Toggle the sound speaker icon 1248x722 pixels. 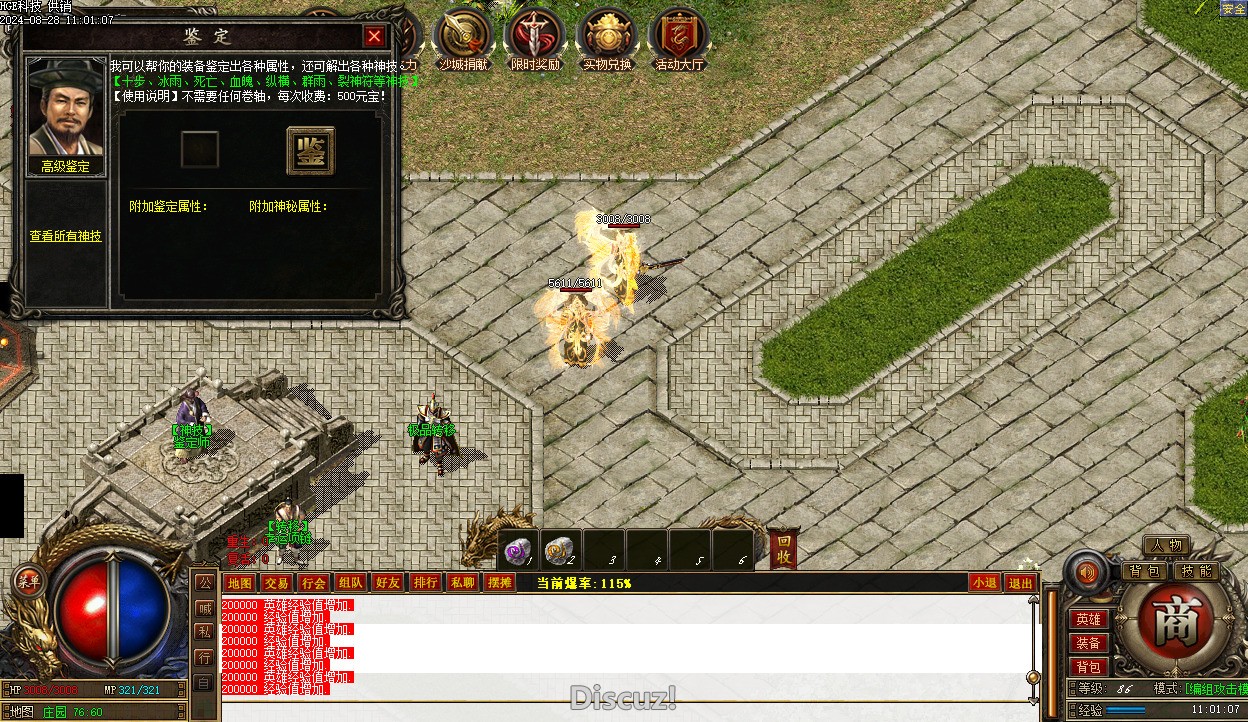1087,573
